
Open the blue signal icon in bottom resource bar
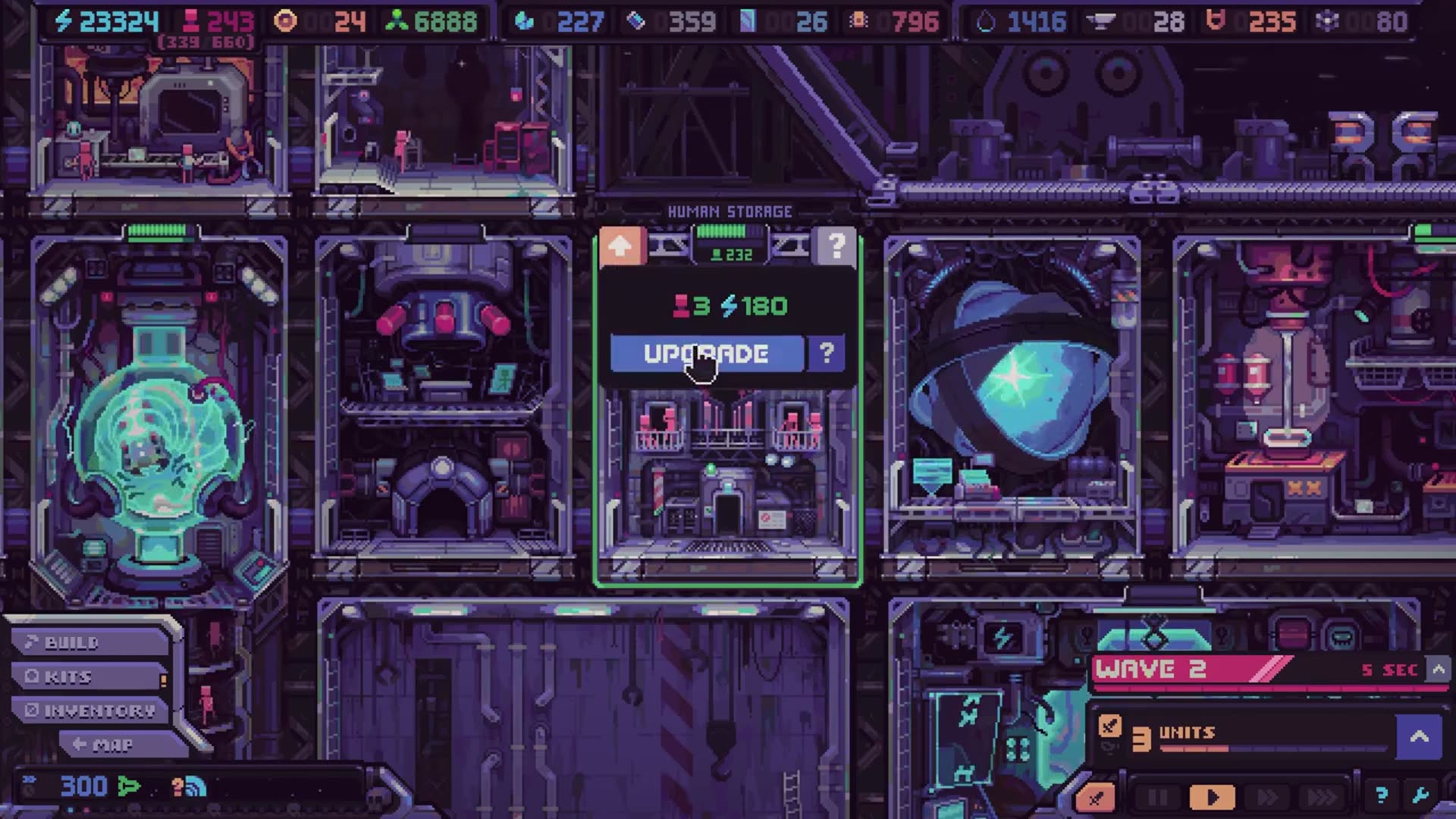[194, 787]
